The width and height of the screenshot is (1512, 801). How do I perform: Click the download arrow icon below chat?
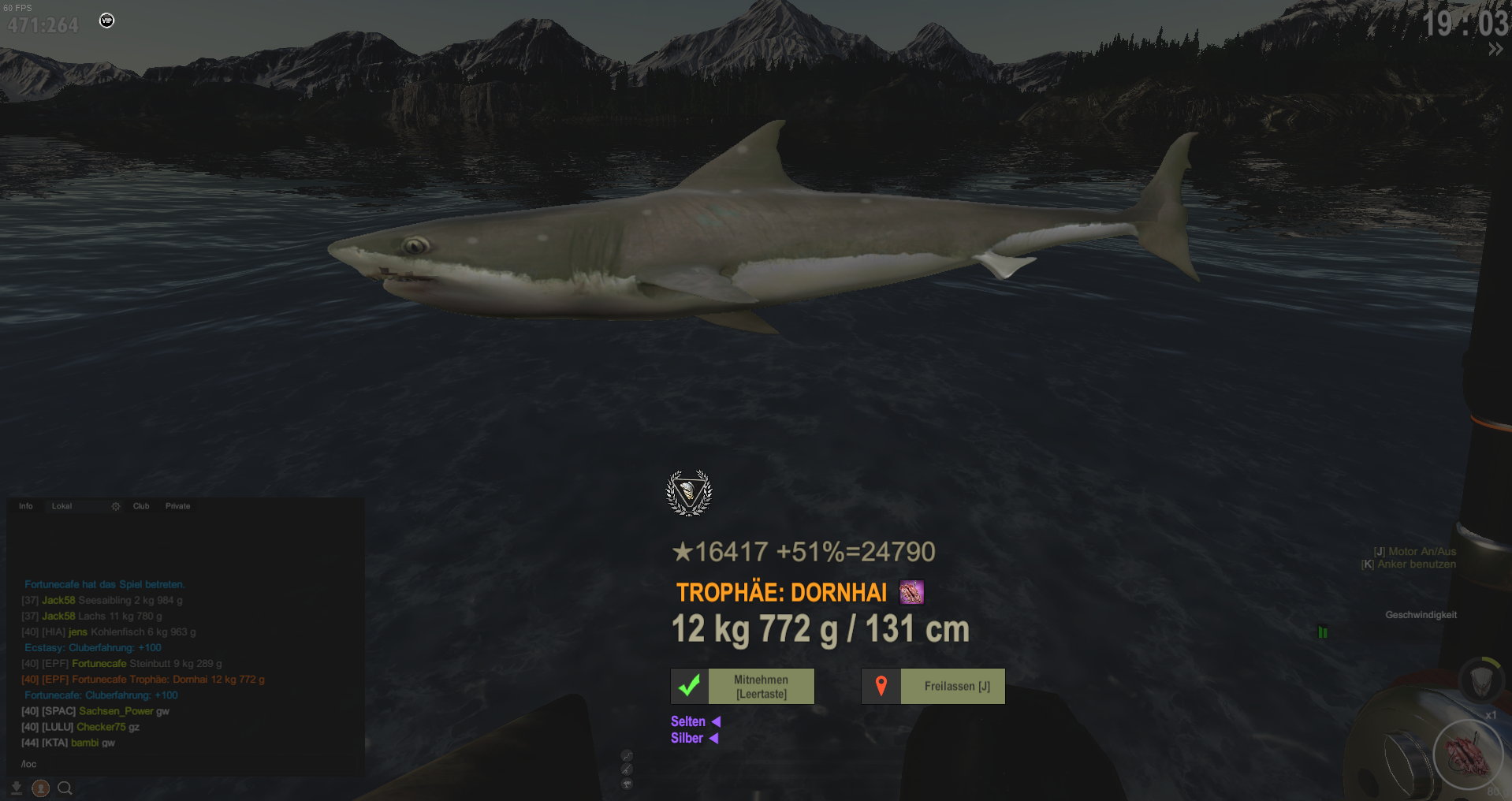click(16, 788)
